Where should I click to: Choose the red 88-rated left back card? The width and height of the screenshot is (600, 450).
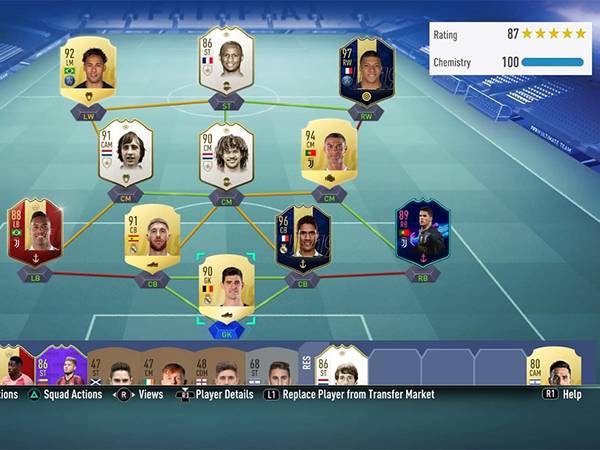point(35,231)
